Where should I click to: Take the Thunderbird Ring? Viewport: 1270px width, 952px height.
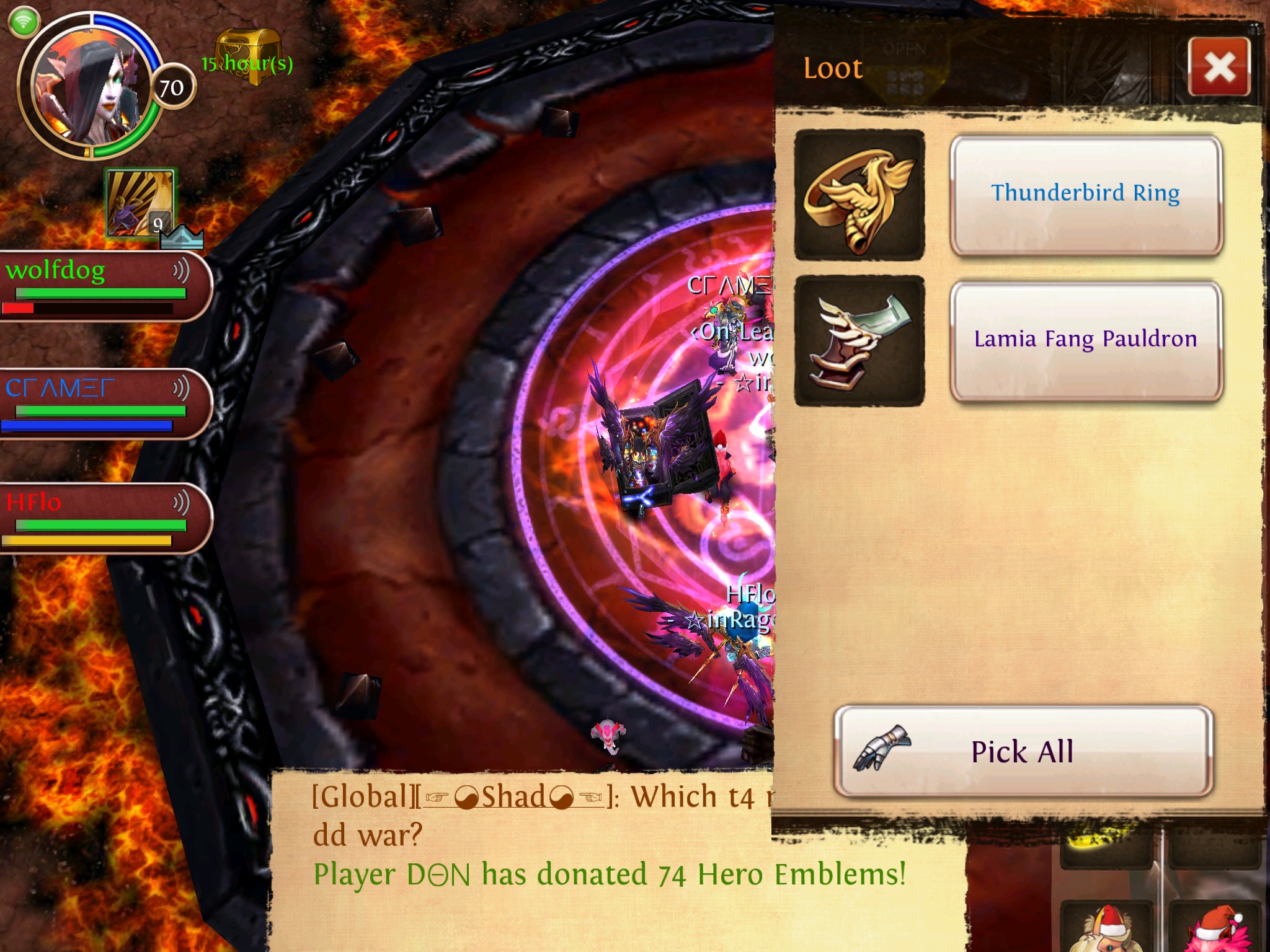tap(1085, 195)
